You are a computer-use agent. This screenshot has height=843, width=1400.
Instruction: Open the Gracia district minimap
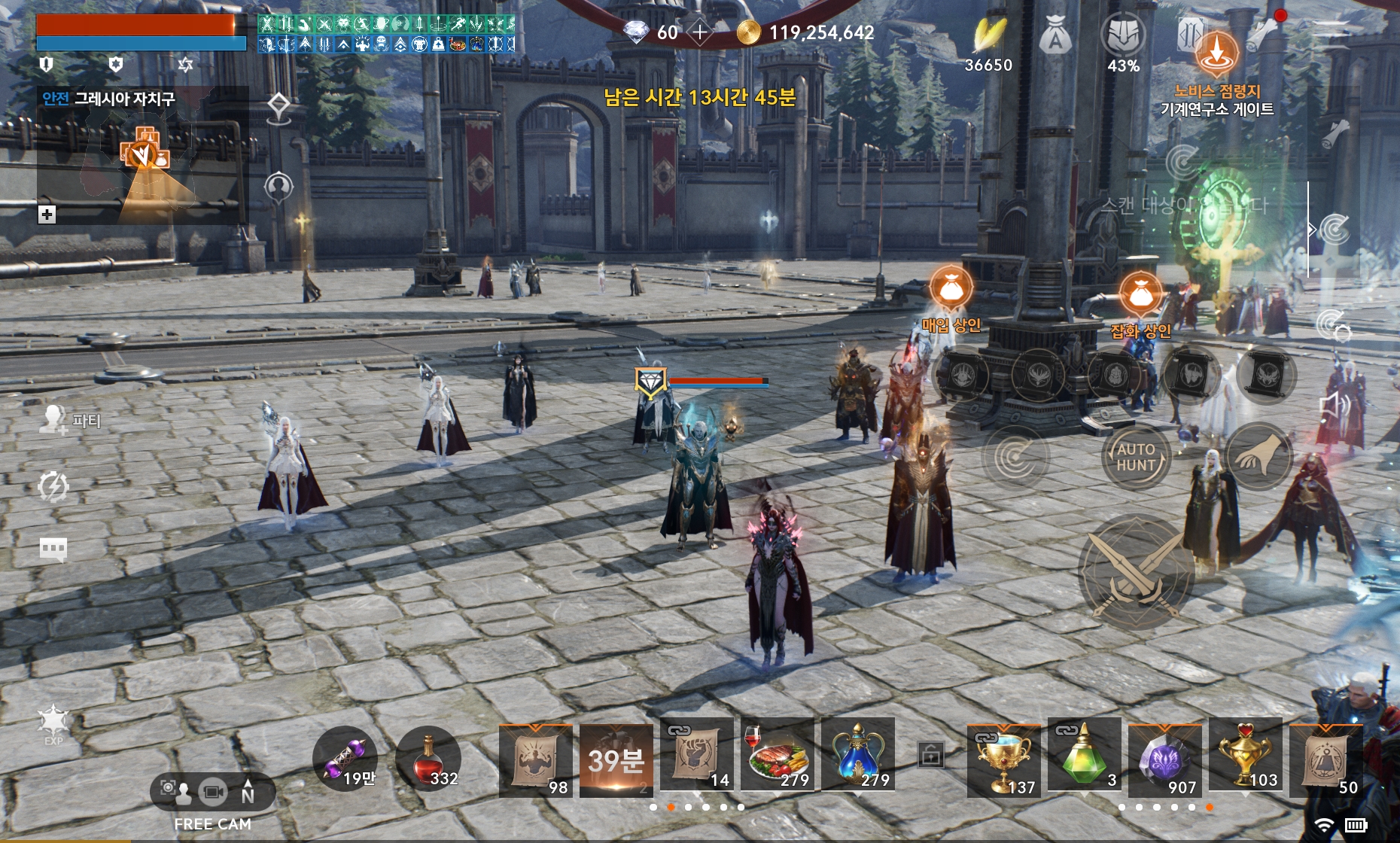[142, 158]
